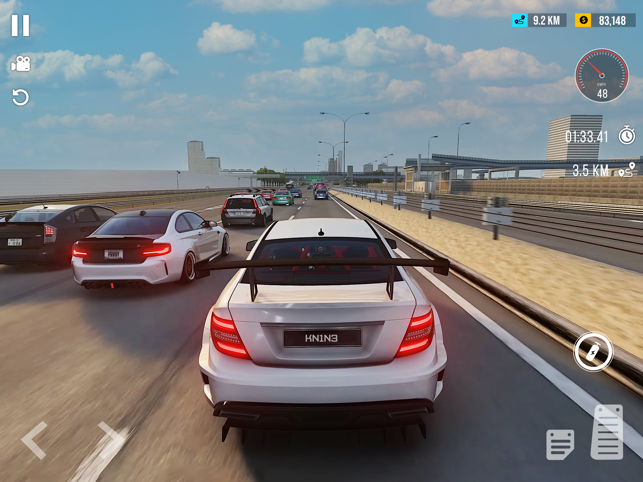The height and width of the screenshot is (482, 643).
Task: Pause the race
Action: tap(20, 26)
